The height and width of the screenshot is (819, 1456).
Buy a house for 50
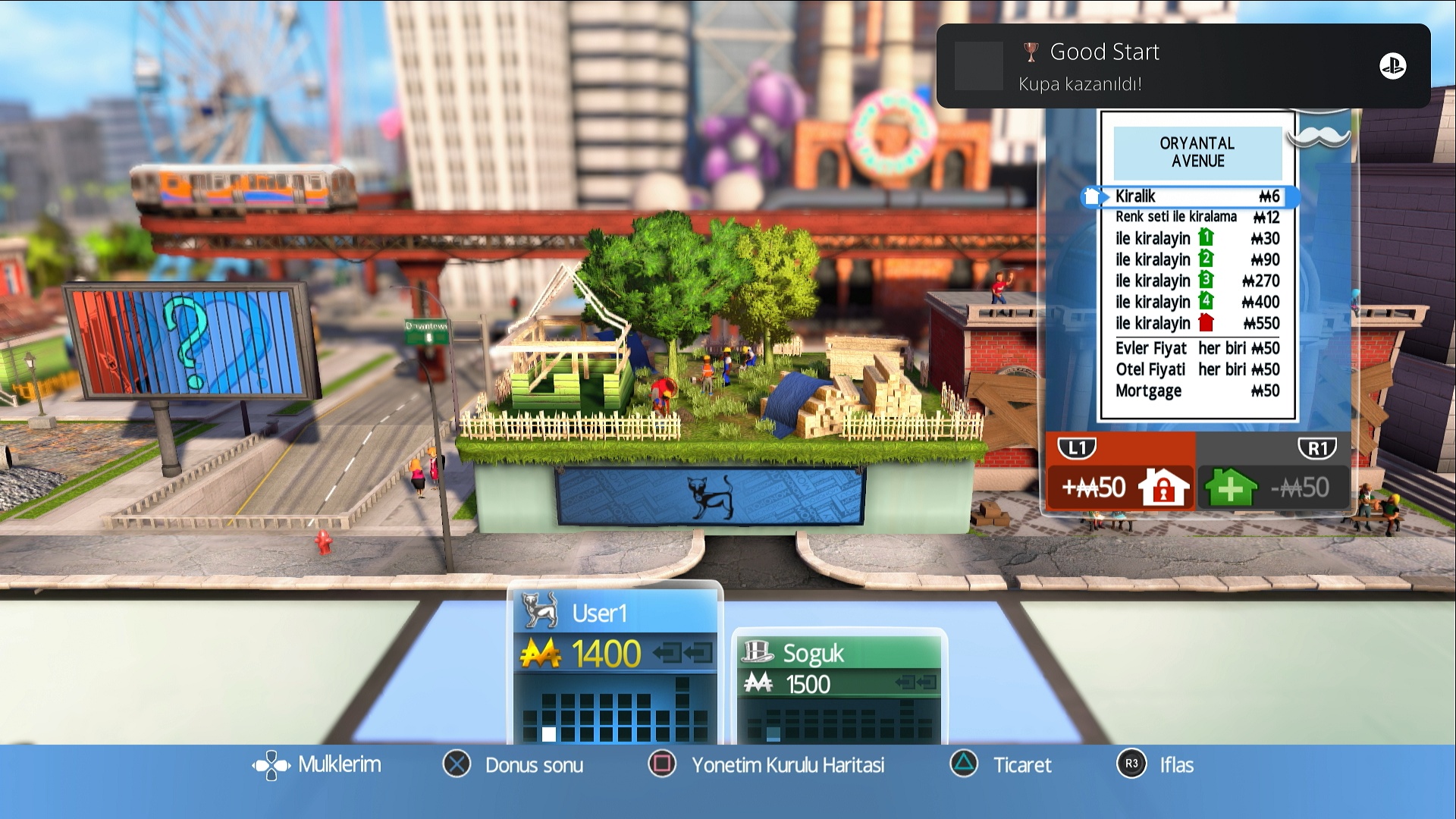click(x=1272, y=487)
